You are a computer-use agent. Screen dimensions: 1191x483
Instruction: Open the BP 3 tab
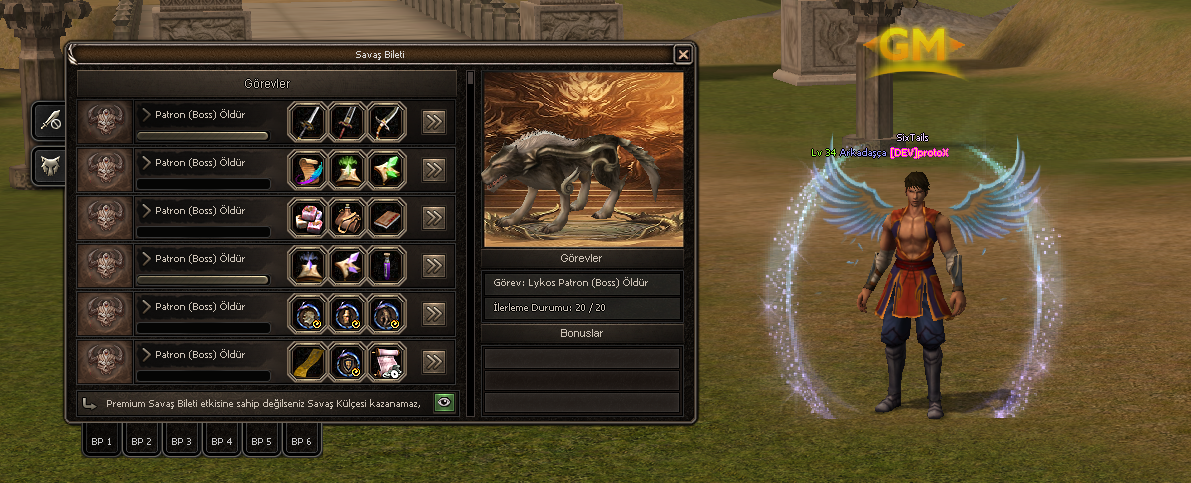point(181,441)
